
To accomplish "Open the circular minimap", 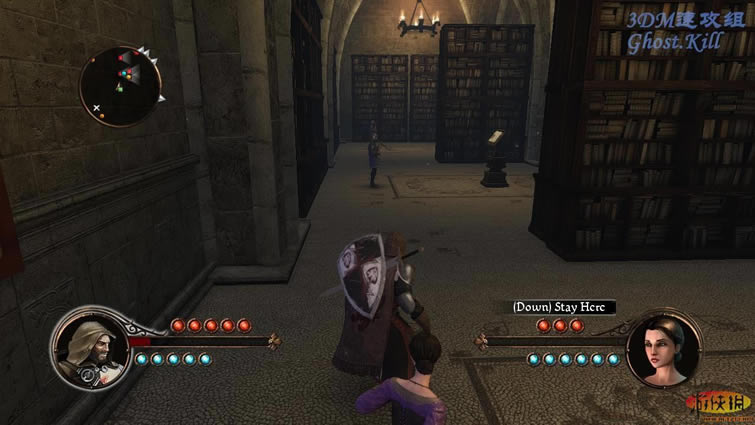I will (120, 85).
